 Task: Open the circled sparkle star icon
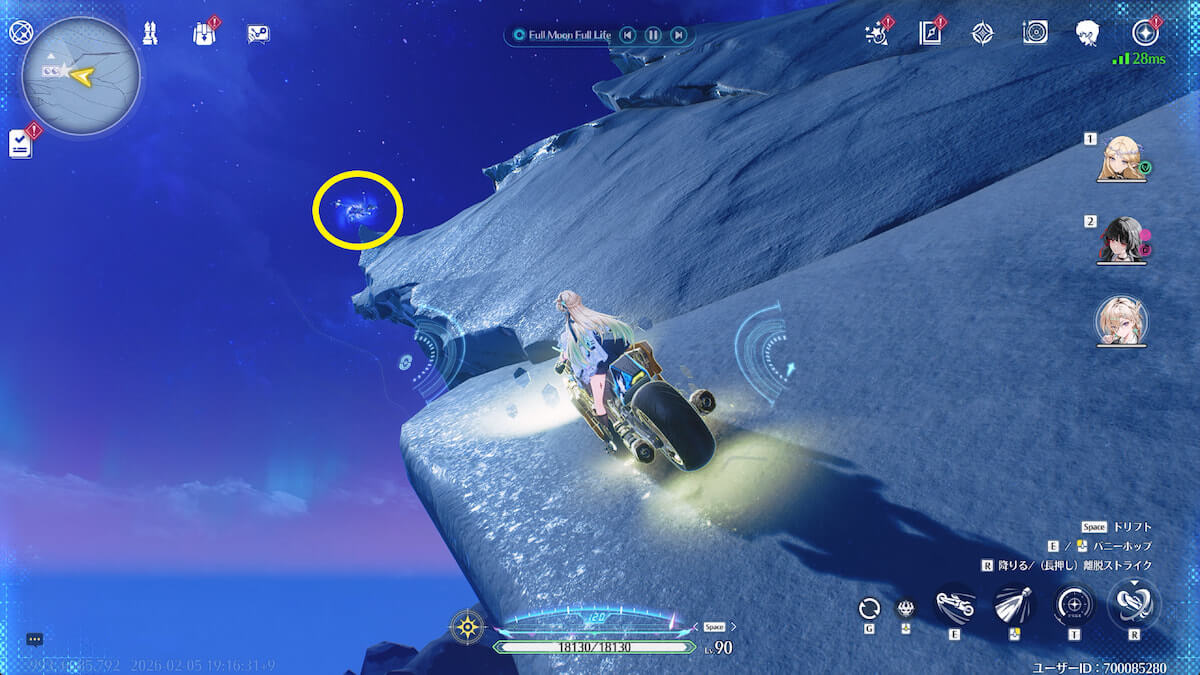[x=1143, y=33]
